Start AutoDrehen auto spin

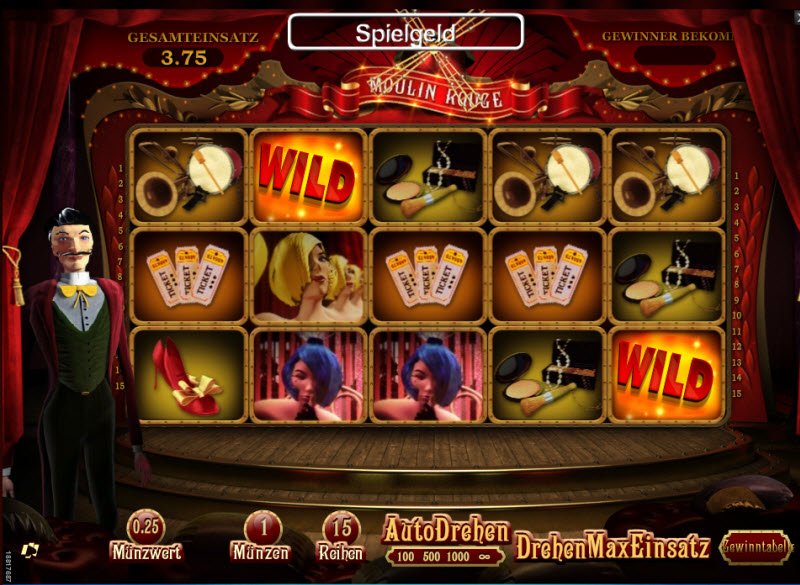tap(445, 531)
